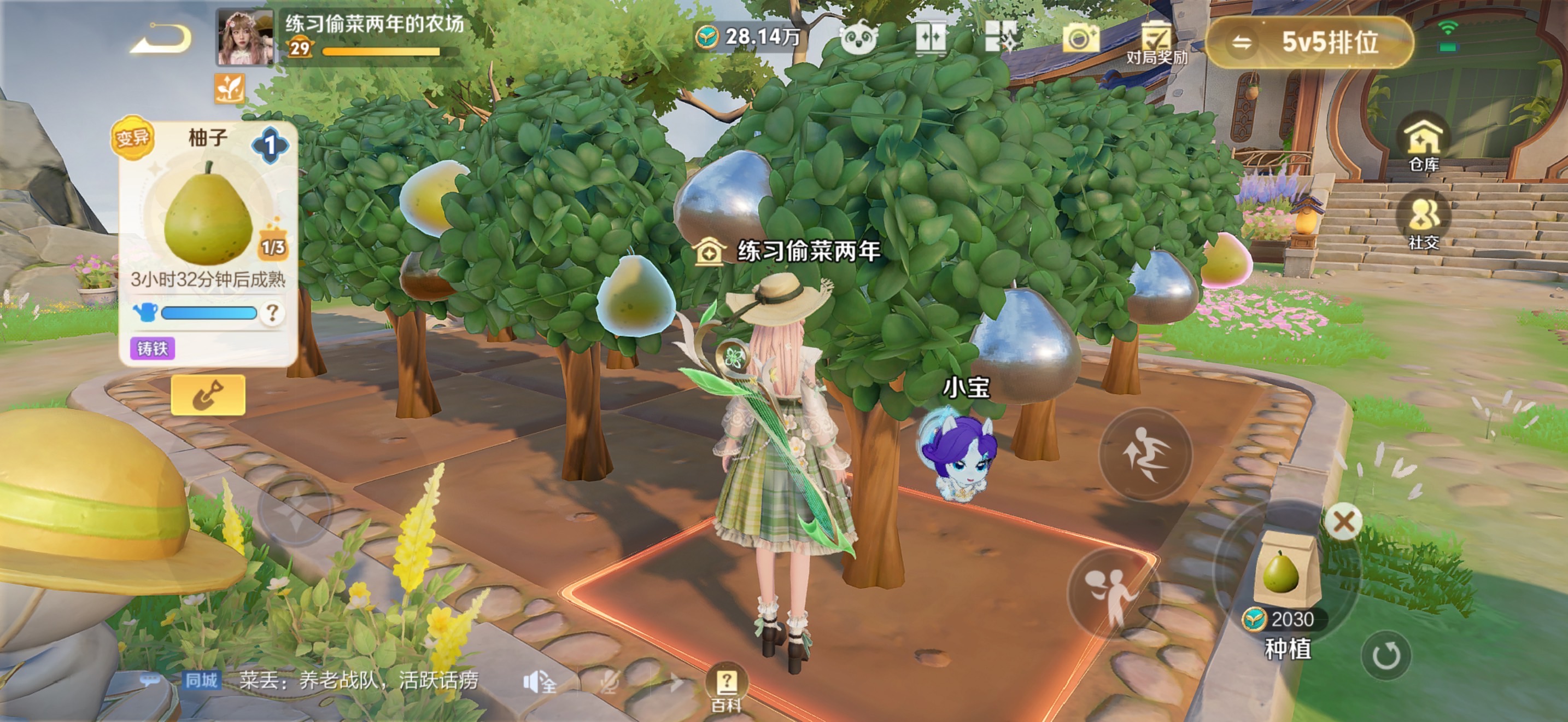The height and width of the screenshot is (722, 1568).
Task: Open the camera photo mode
Action: 1080,38
